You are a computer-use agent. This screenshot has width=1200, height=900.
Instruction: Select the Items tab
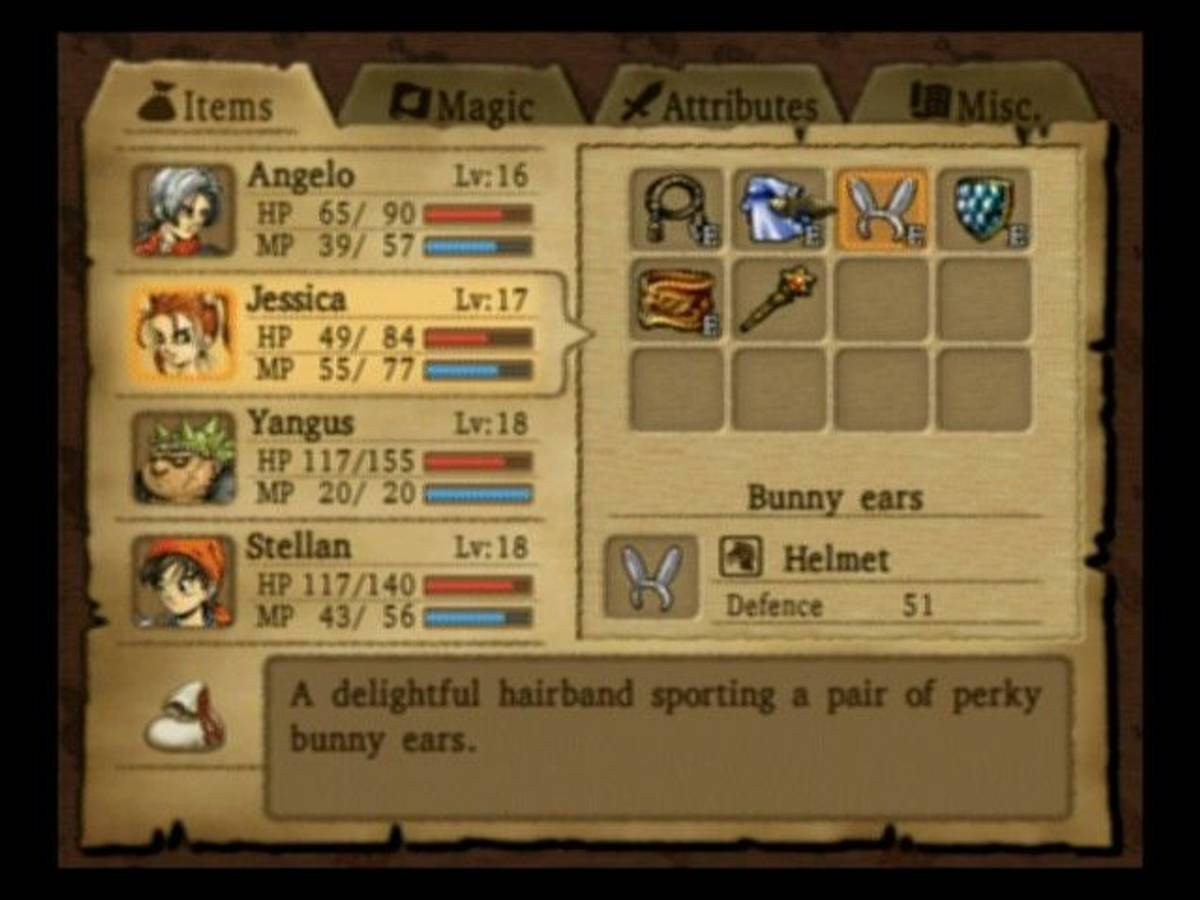[x=207, y=105]
